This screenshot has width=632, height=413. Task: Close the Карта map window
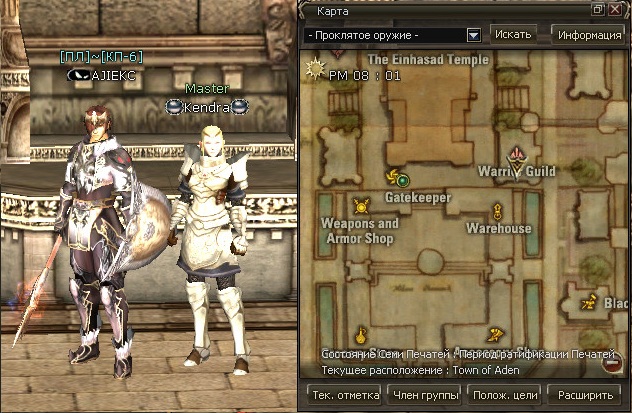click(615, 9)
